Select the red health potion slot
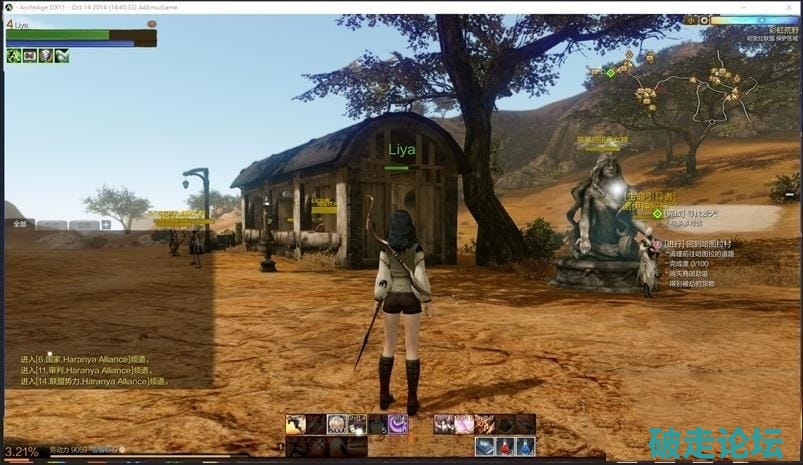This screenshot has width=803, height=465. click(506, 446)
